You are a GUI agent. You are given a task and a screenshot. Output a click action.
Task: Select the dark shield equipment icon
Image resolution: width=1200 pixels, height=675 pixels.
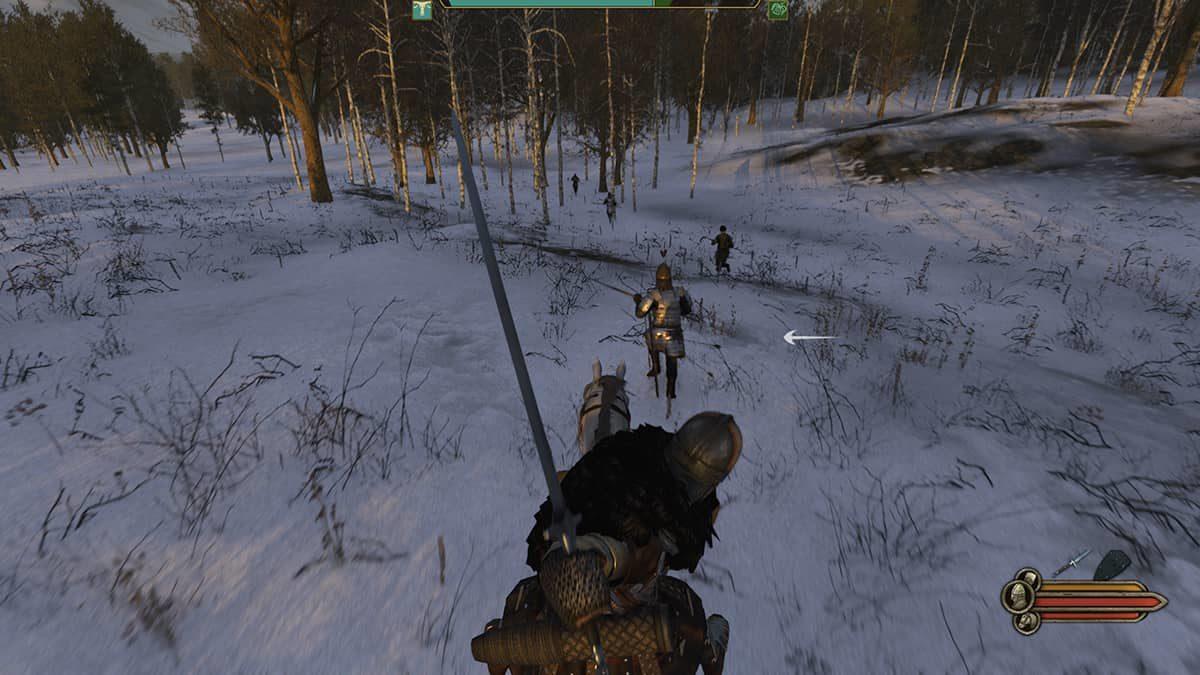pyautogui.click(x=1111, y=566)
